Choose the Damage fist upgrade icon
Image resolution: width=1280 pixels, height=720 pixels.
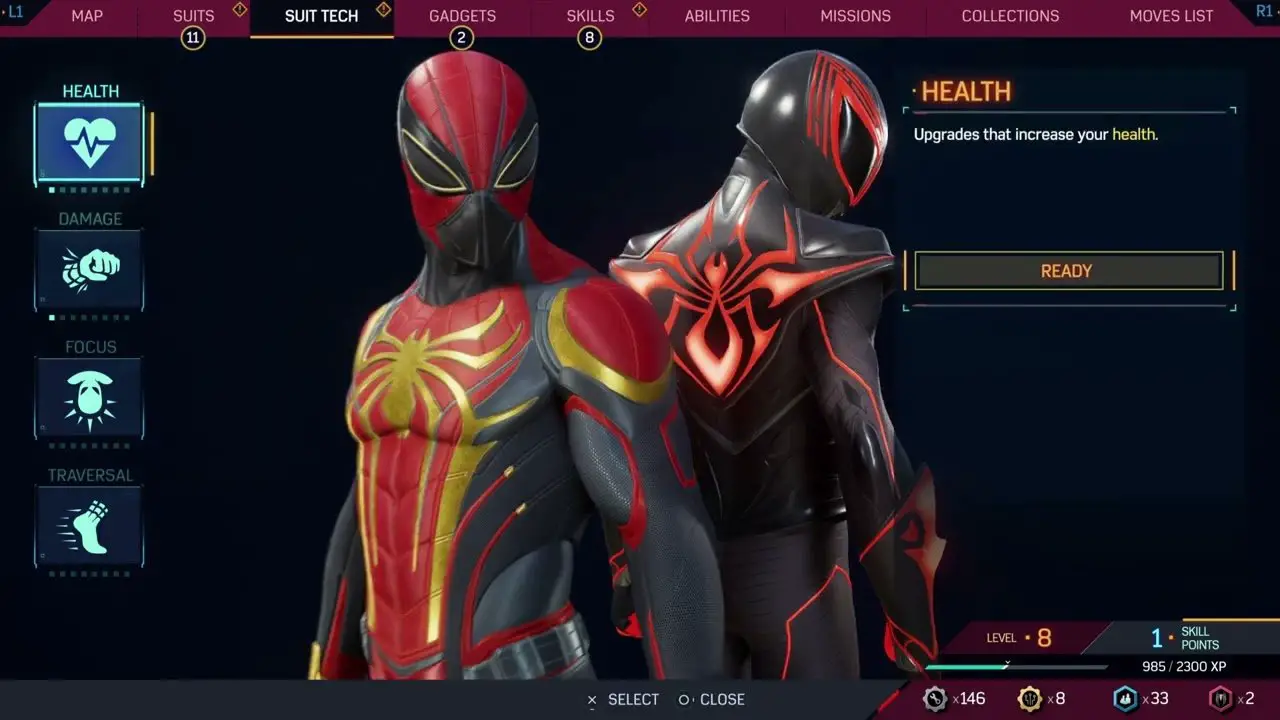click(x=90, y=270)
